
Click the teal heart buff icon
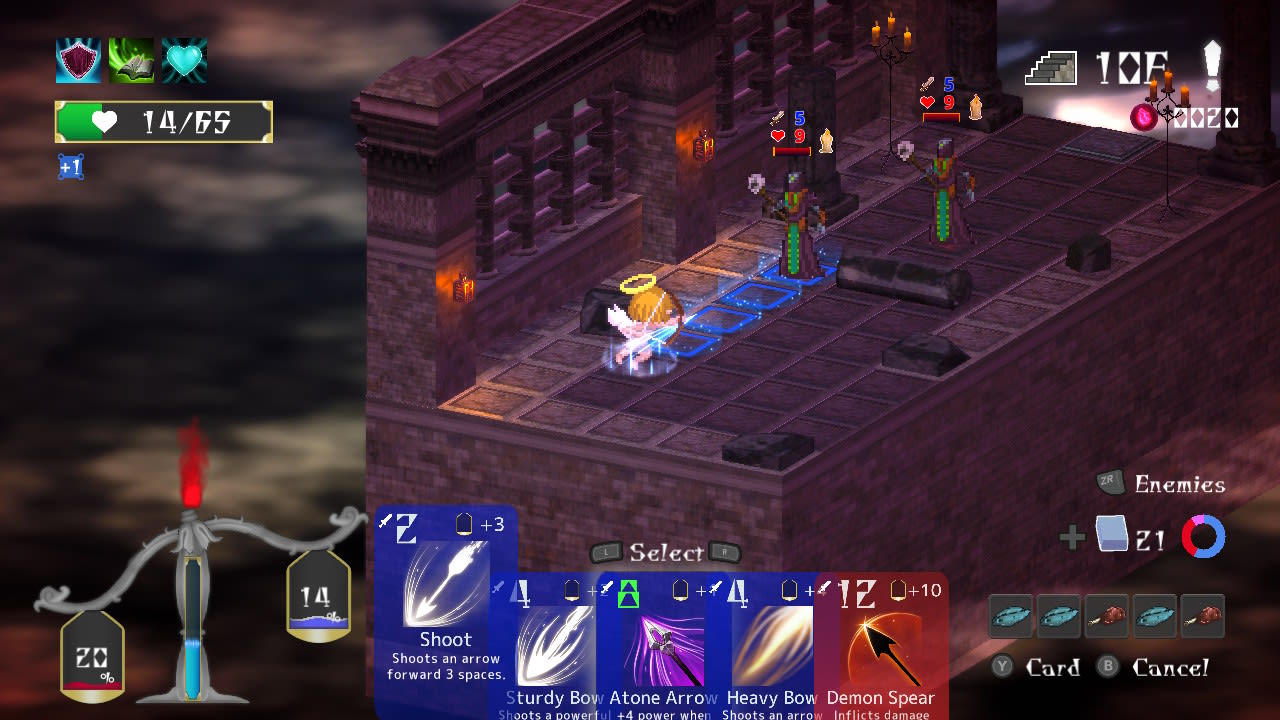coord(185,61)
